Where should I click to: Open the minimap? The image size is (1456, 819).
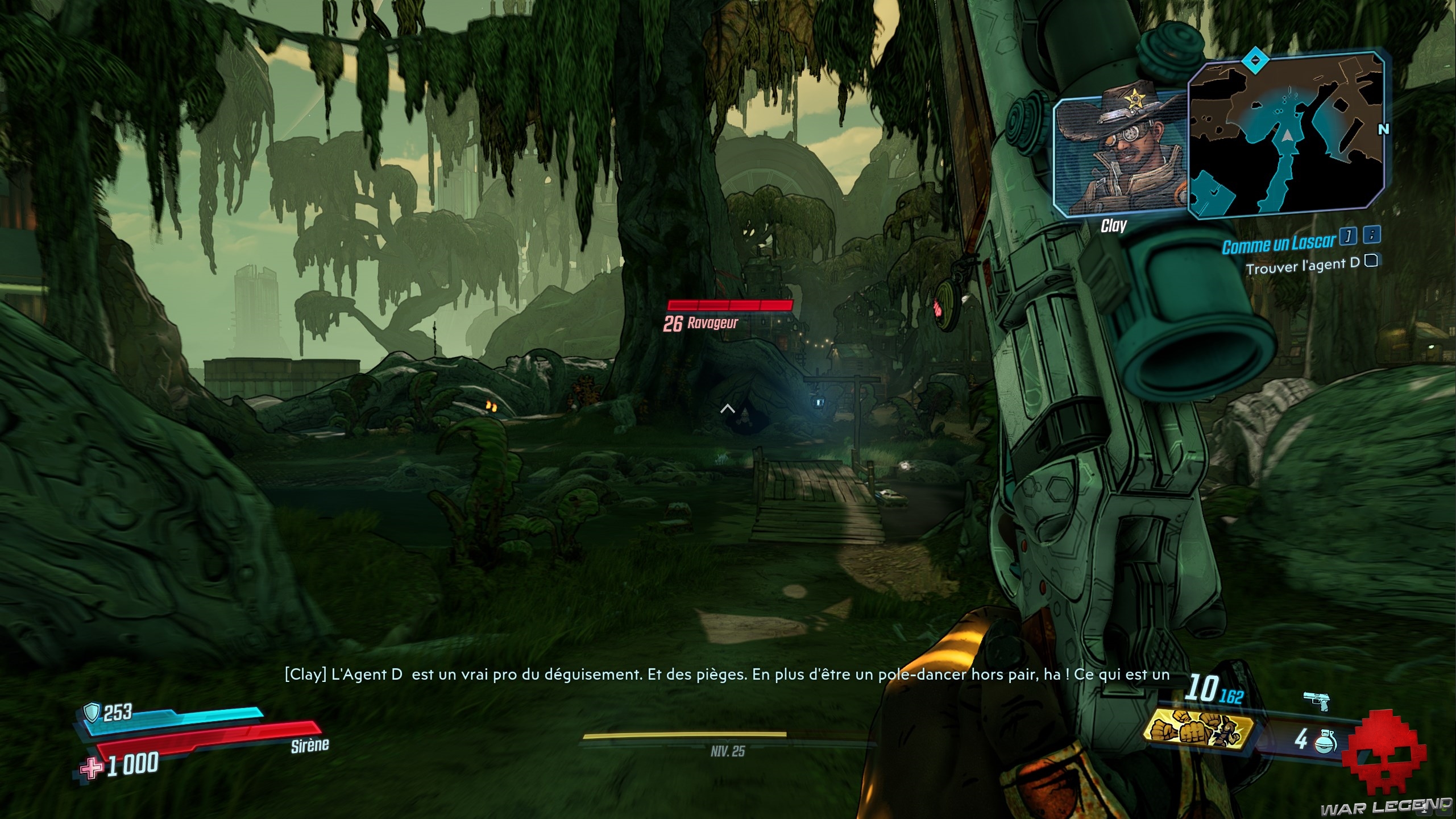(x=1286, y=134)
